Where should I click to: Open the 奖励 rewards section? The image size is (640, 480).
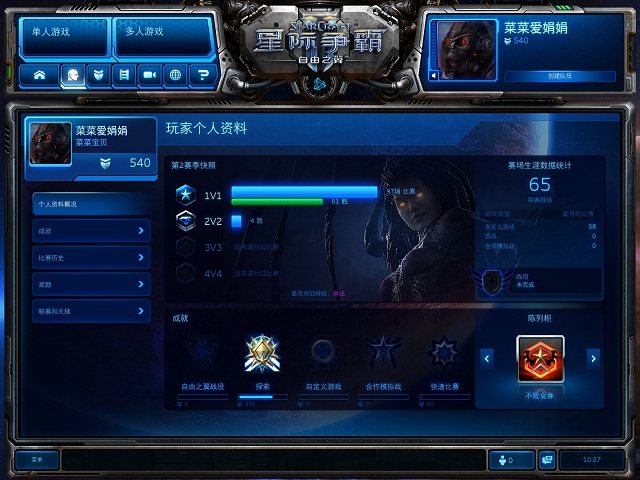(92, 285)
